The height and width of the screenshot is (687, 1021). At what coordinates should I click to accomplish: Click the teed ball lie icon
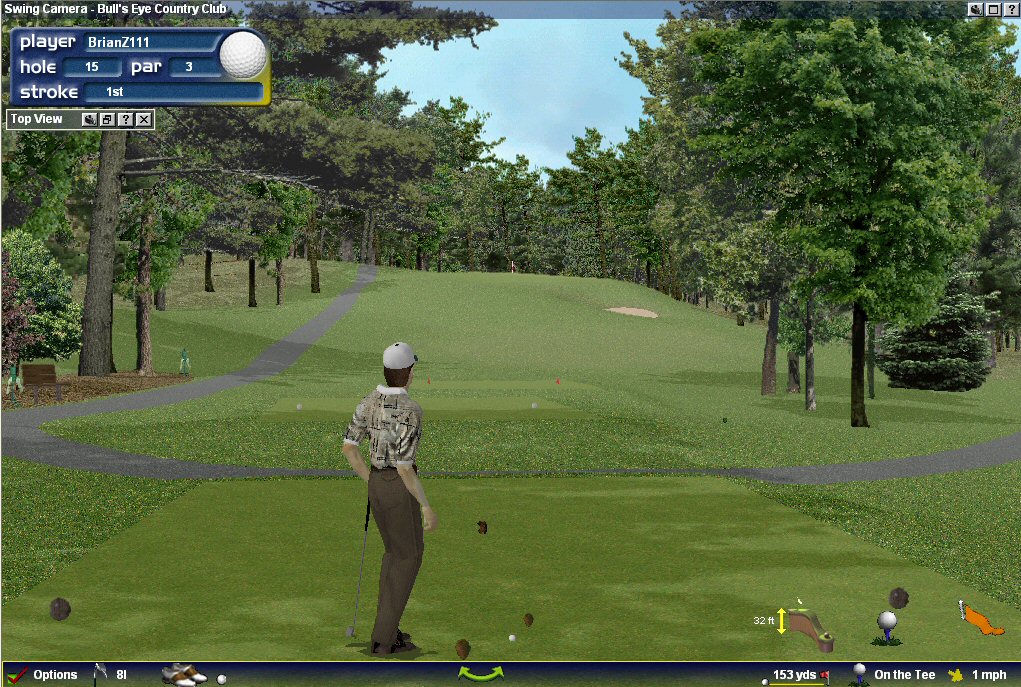[886, 626]
